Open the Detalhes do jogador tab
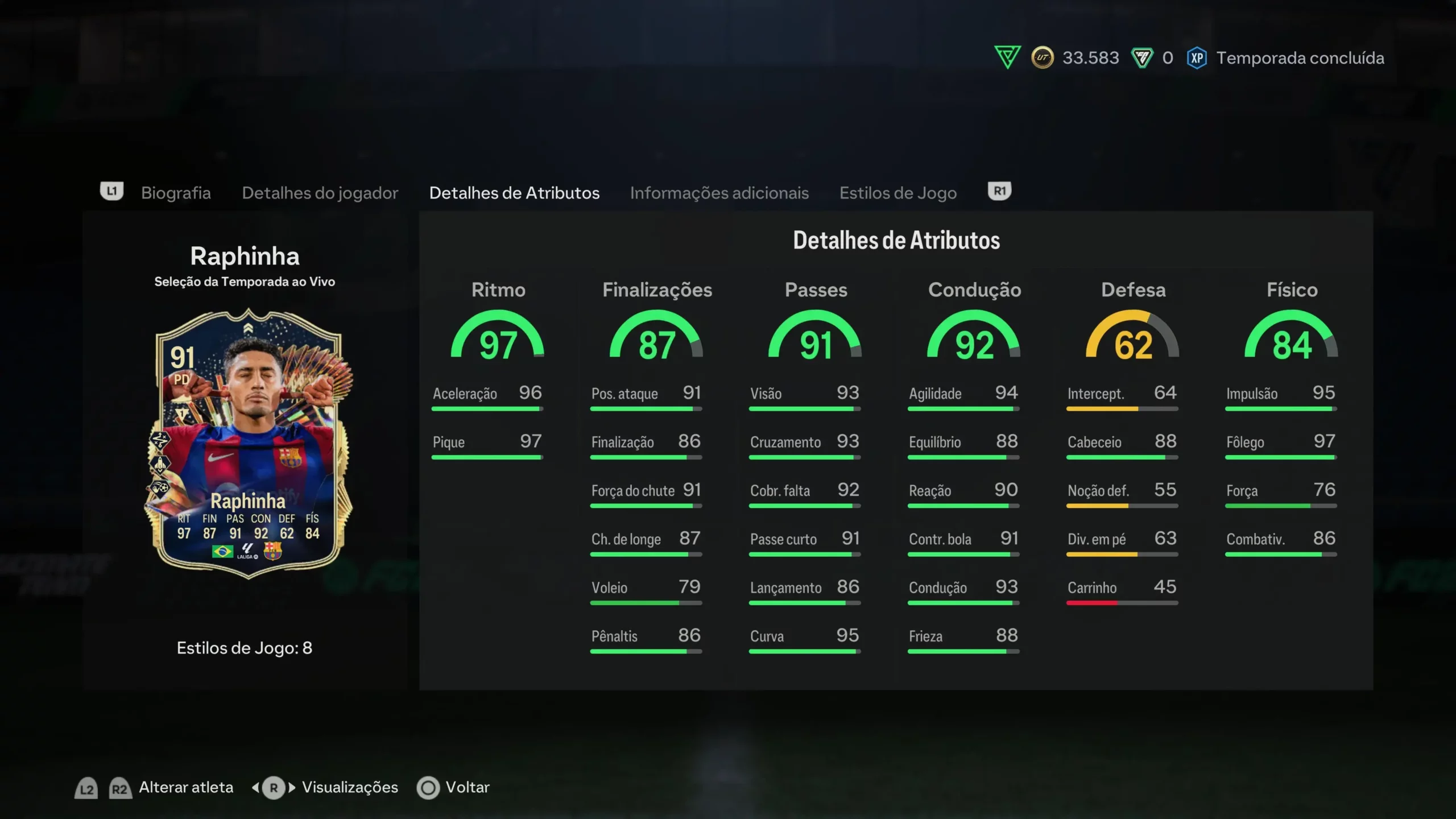This screenshot has height=819, width=1456. pos(320,193)
